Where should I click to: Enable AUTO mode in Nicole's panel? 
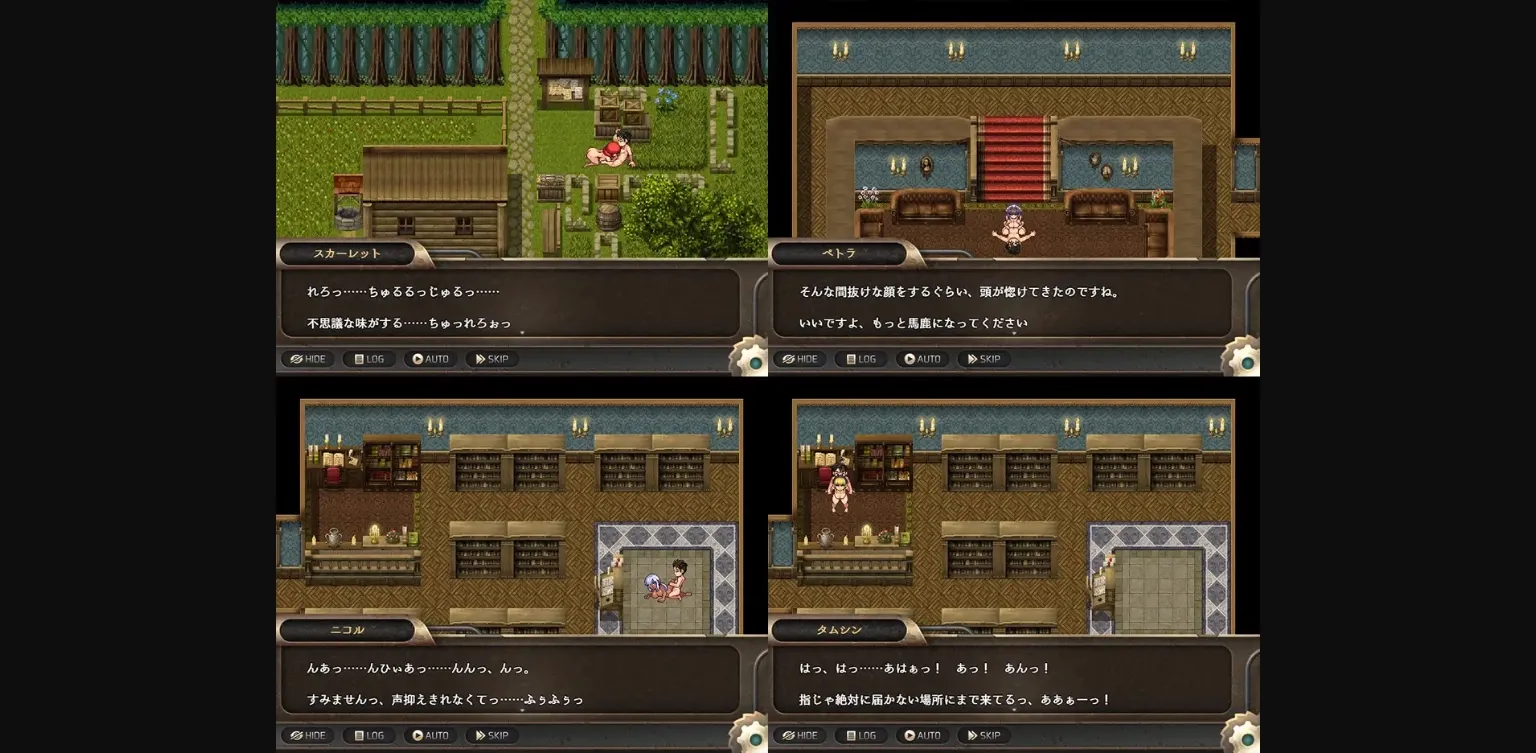[430, 735]
